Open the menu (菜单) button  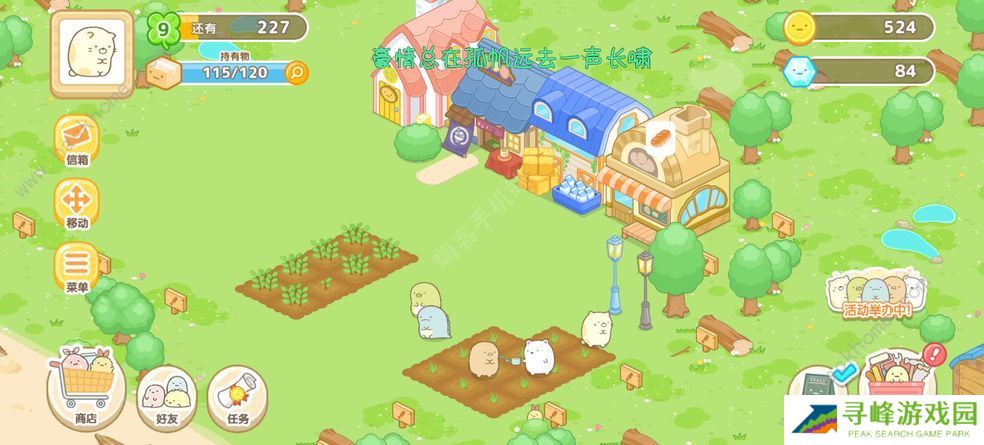tap(77, 266)
